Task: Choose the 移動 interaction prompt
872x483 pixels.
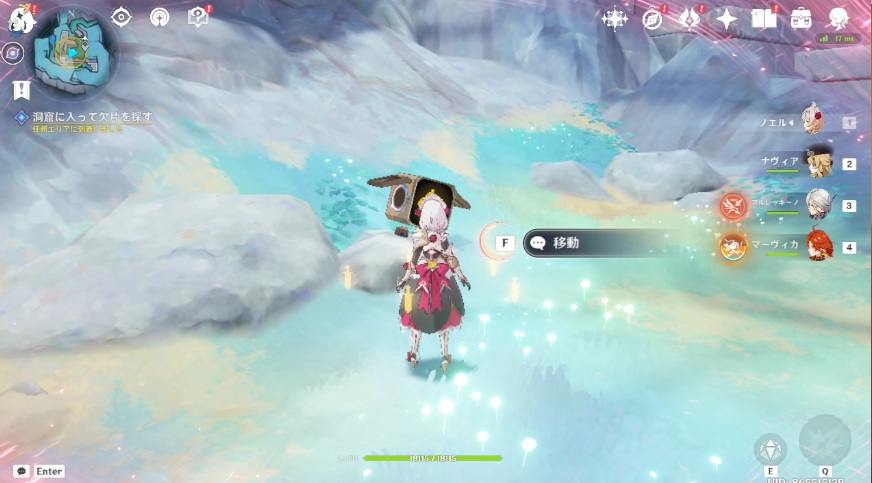Action: (600, 242)
